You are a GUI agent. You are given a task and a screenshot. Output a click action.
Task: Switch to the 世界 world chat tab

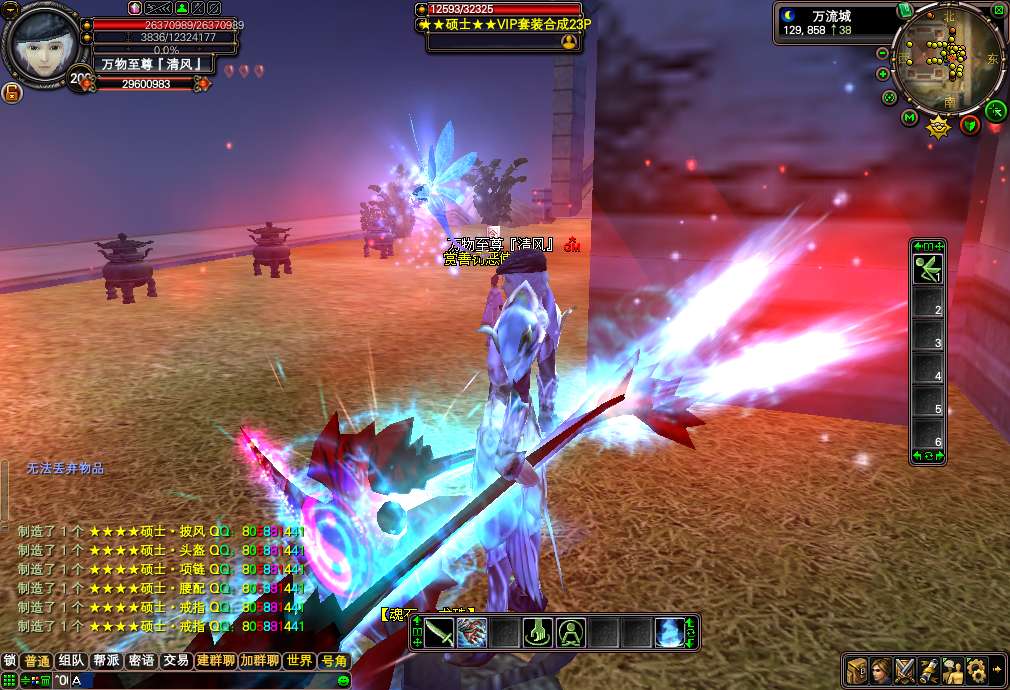pos(299,661)
